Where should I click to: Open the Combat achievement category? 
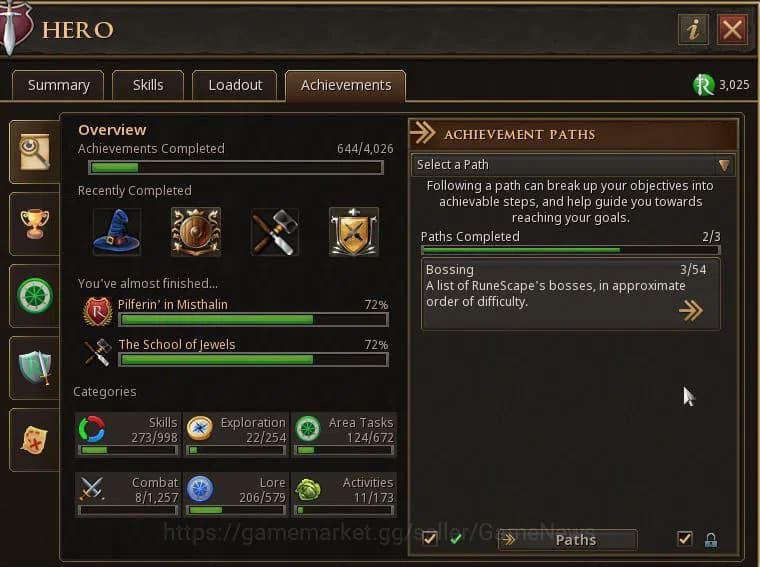click(127, 494)
